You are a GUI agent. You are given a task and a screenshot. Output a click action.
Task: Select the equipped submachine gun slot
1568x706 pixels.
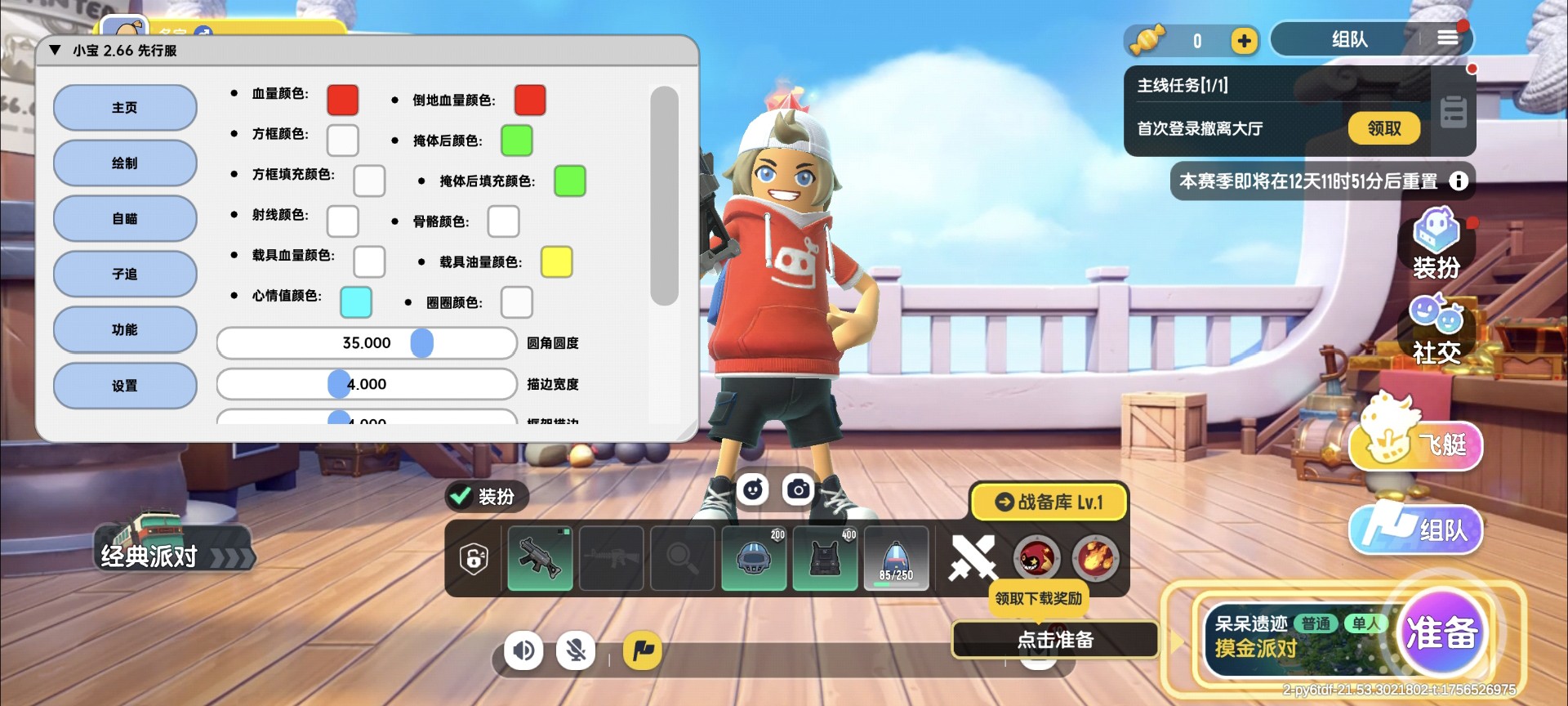point(540,559)
